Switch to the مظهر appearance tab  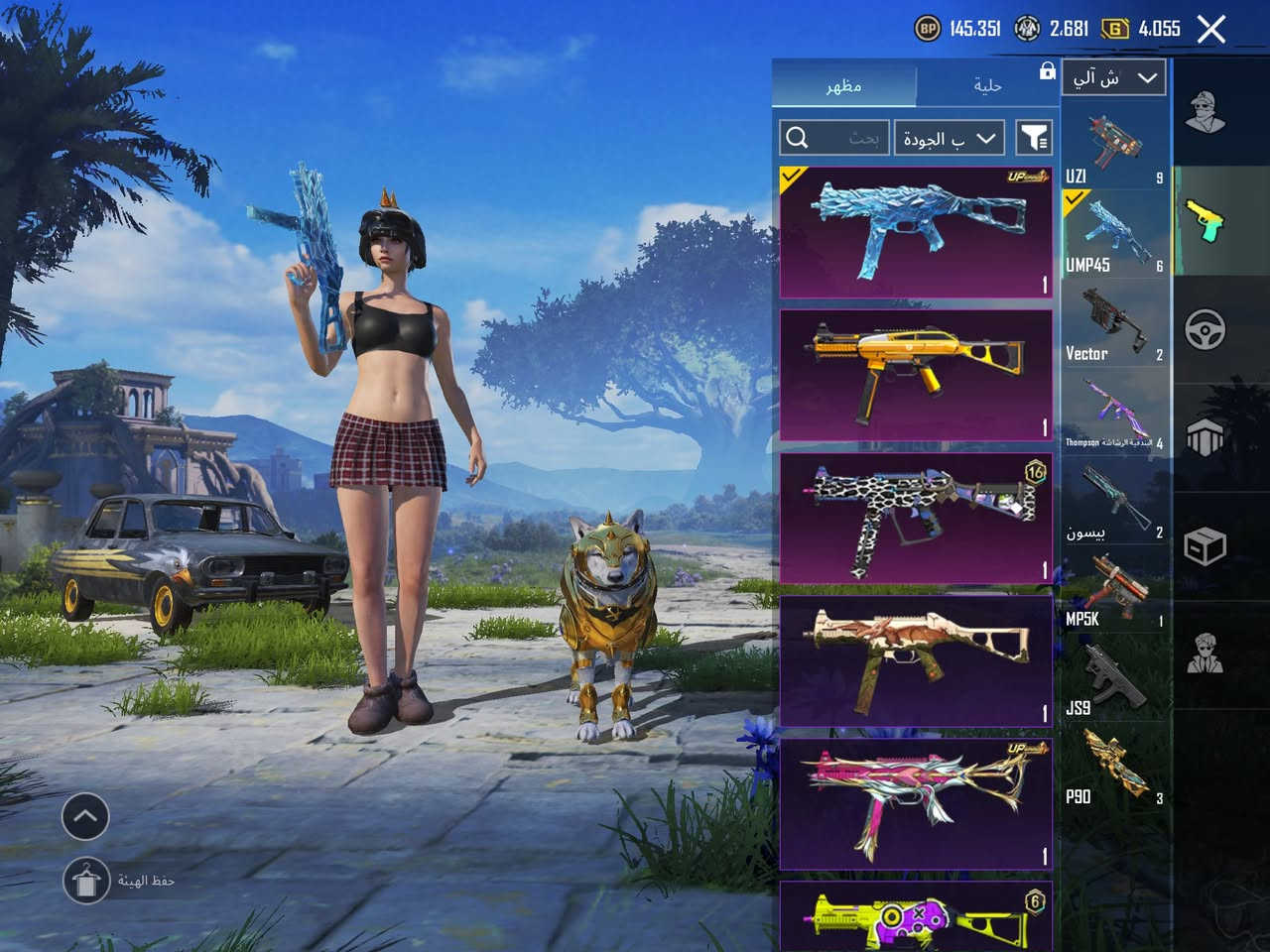tap(844, 85)
